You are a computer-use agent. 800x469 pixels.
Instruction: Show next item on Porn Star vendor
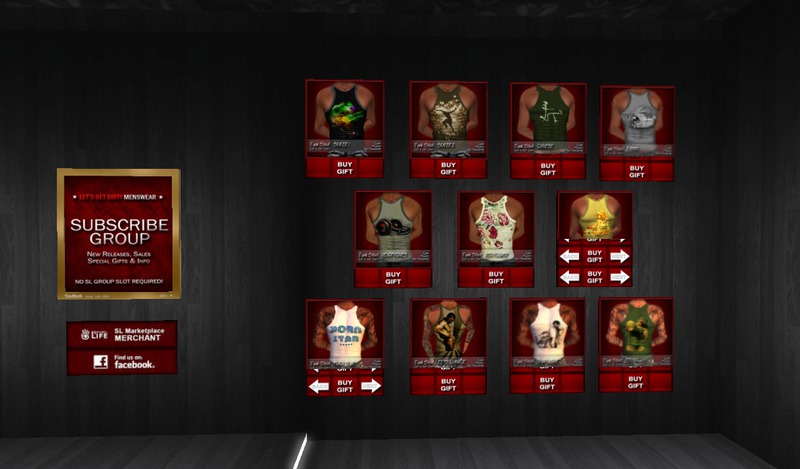[x=370, y=386]
